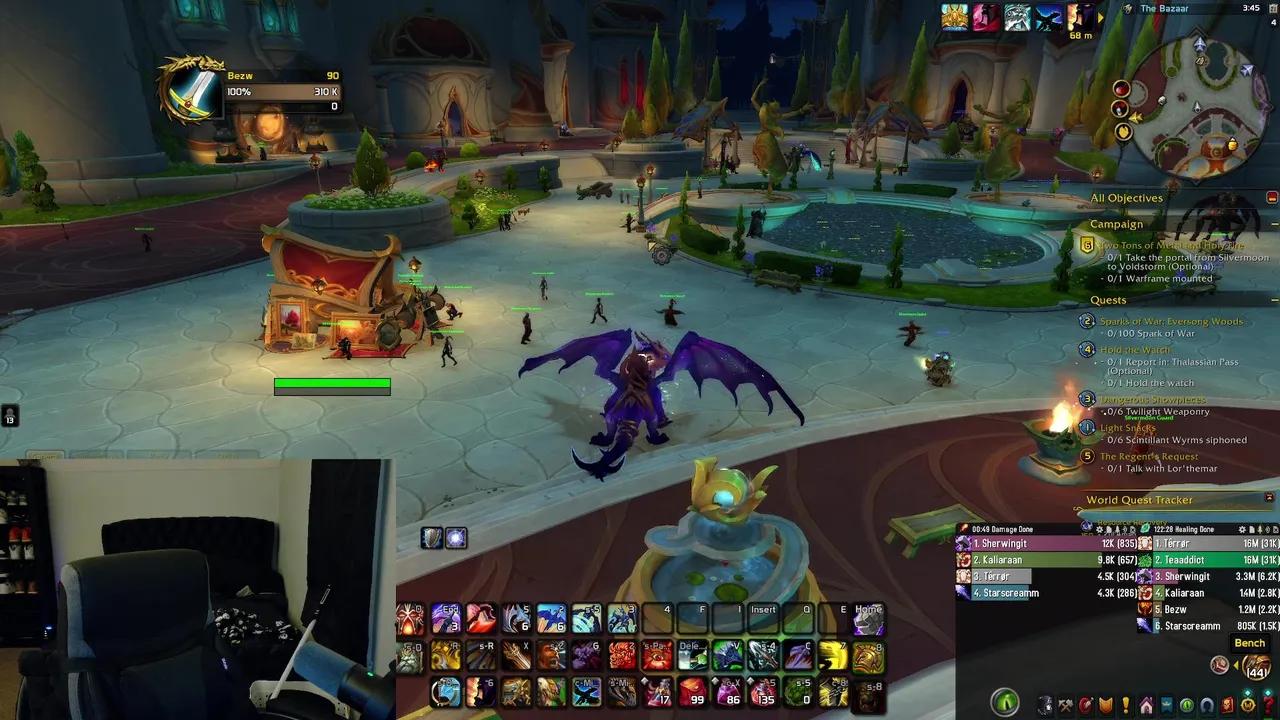Open the backpack bag button

click(1257, 666)
